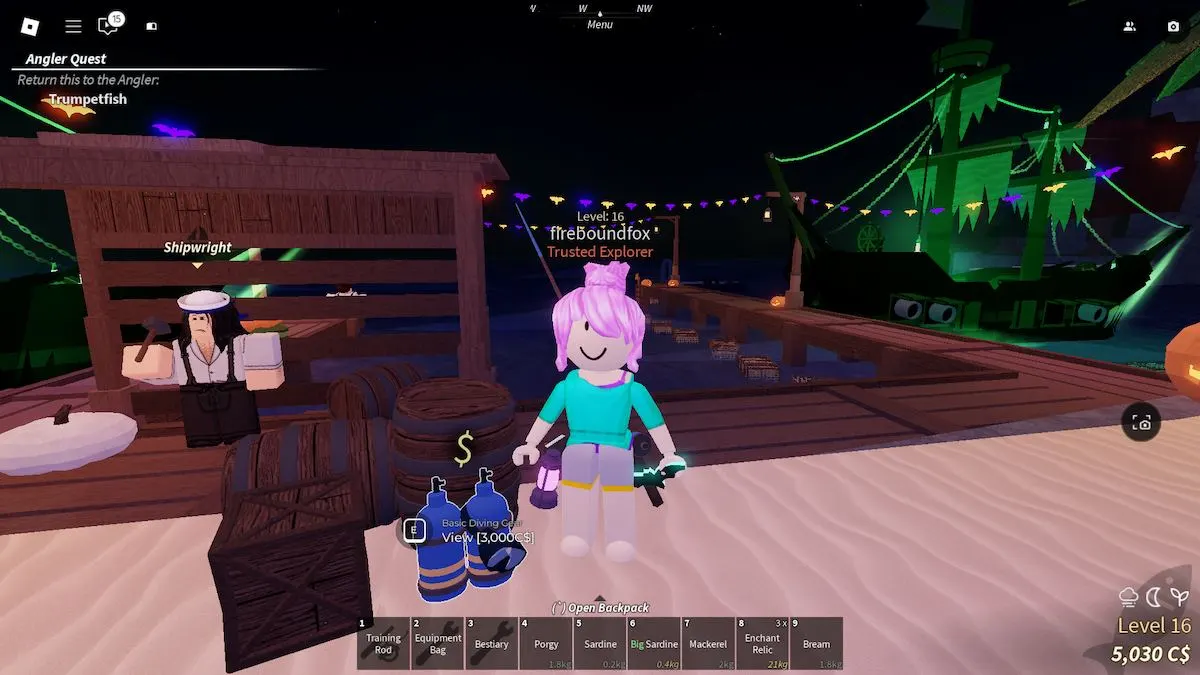Open the hamburger menu
This screenshot has width=1200, height=675.
tap(73, 27)
